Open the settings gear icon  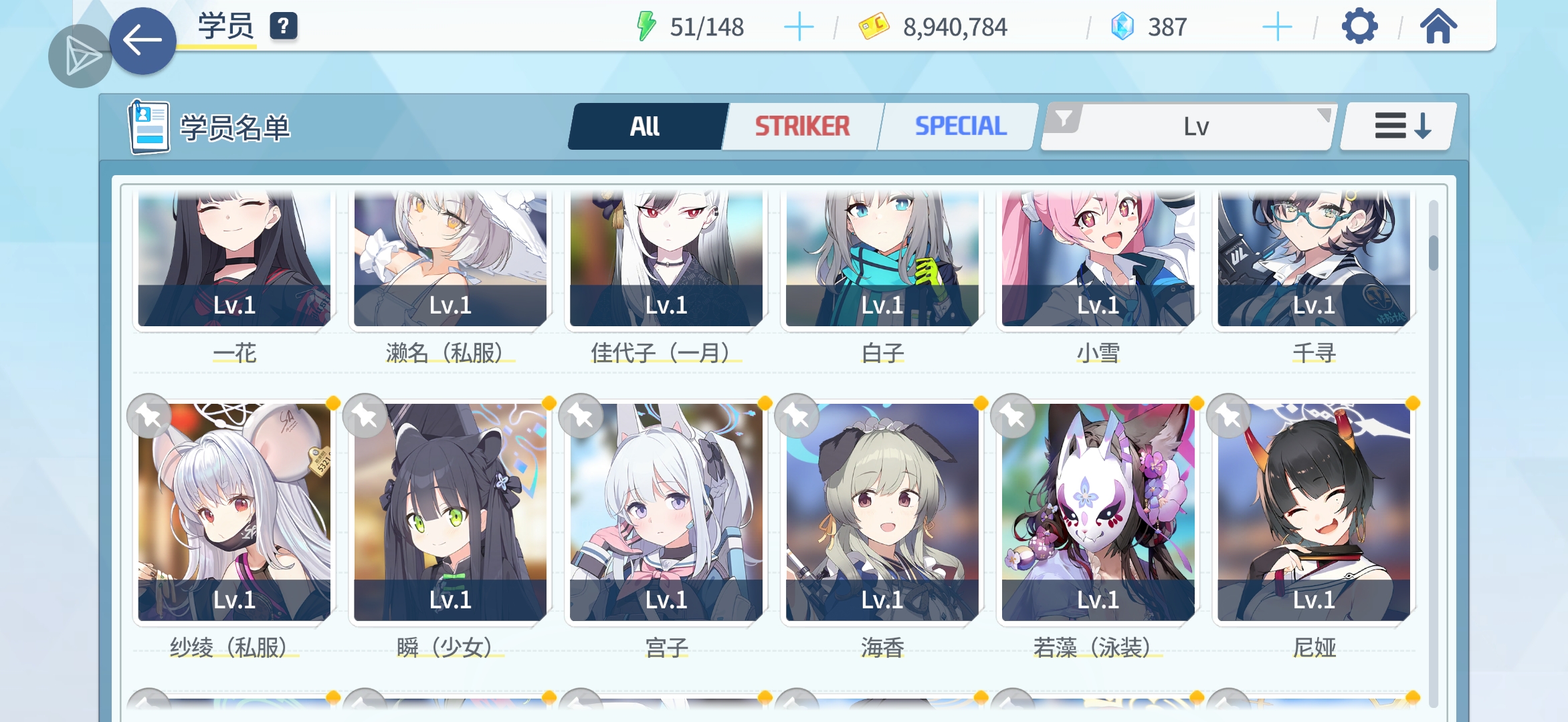[1359, 27]
